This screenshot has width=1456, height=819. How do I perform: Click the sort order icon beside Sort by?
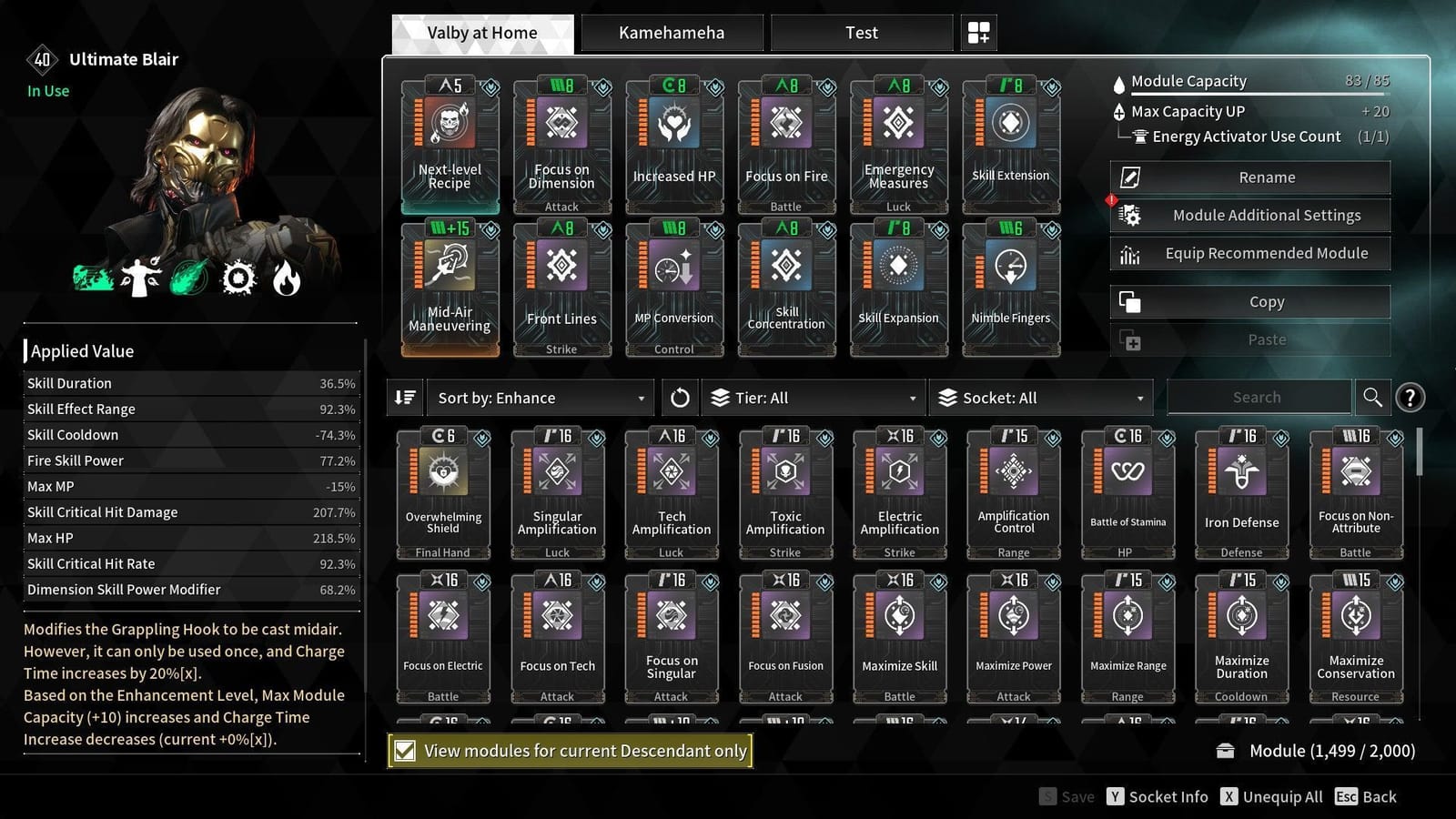[x=405, y=397]
